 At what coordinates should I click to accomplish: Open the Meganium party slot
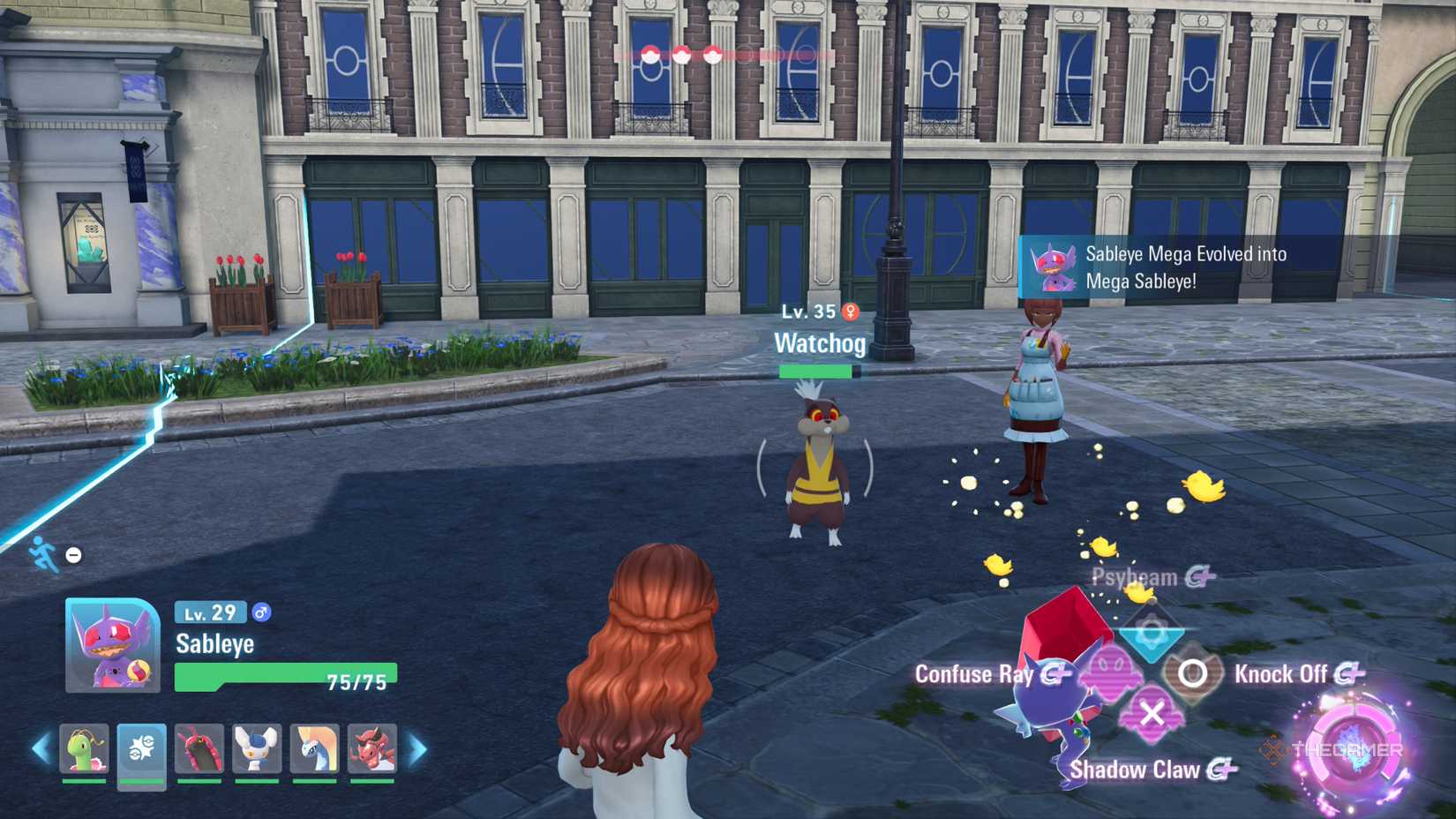tap(84, 749)
